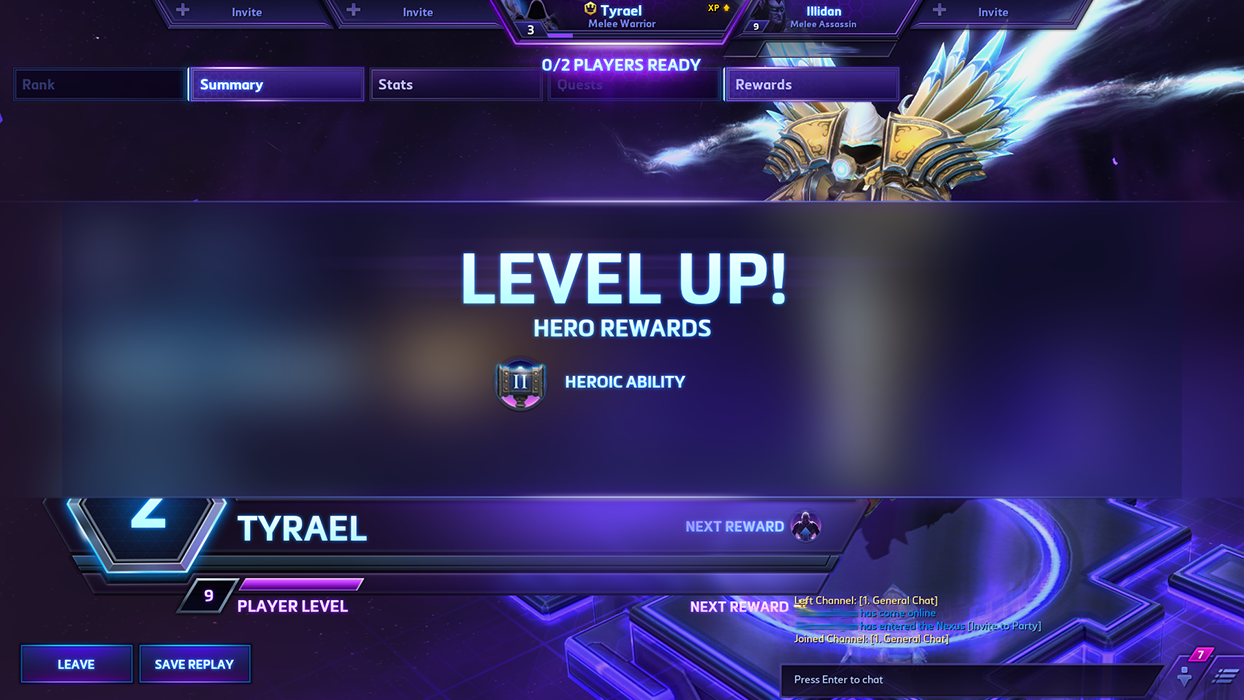The height and width of the screenshot is (700, 1244).
Task: Switch to the Summary tab
Action: pos(276,85)
